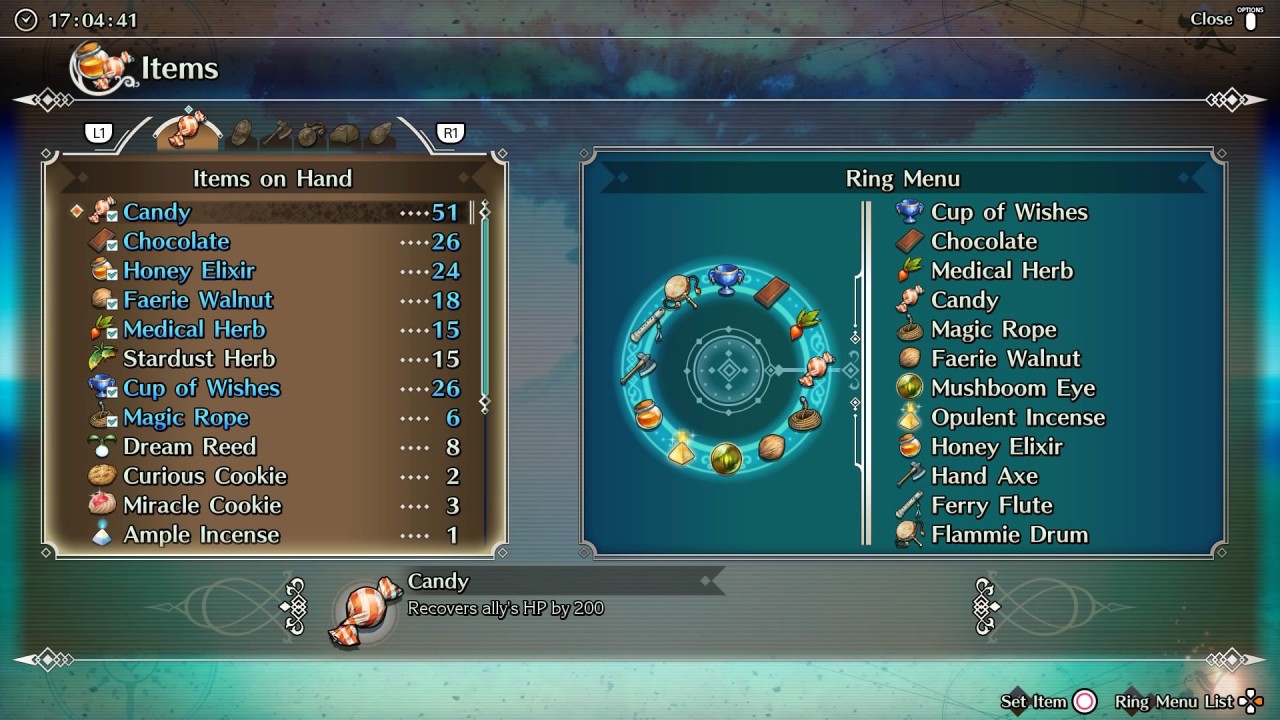
Task: Select Candy in the Items on Hand list
Action: click(x=157, y=212)
